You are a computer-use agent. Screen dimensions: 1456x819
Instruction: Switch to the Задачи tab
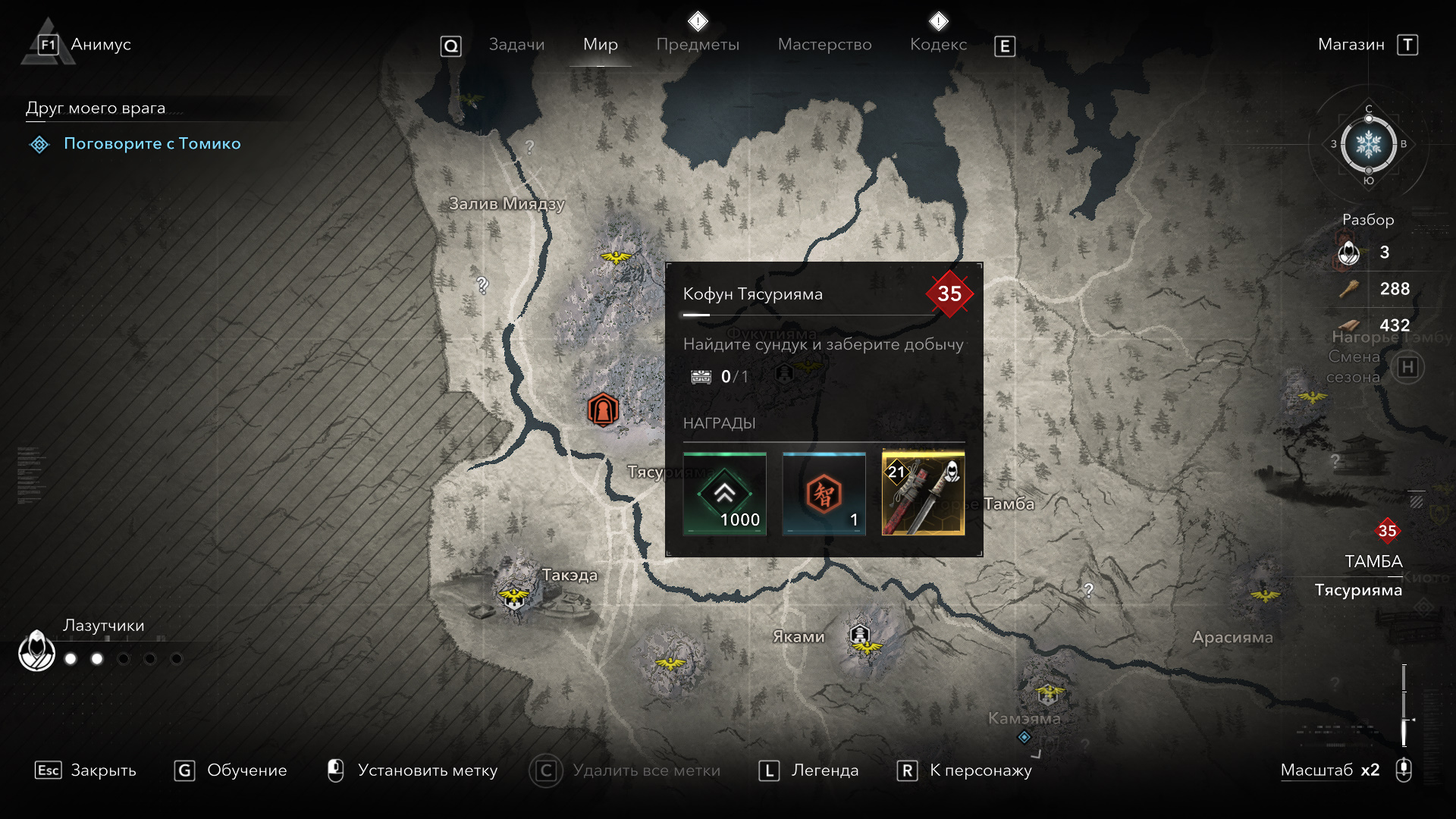[516, 45]
